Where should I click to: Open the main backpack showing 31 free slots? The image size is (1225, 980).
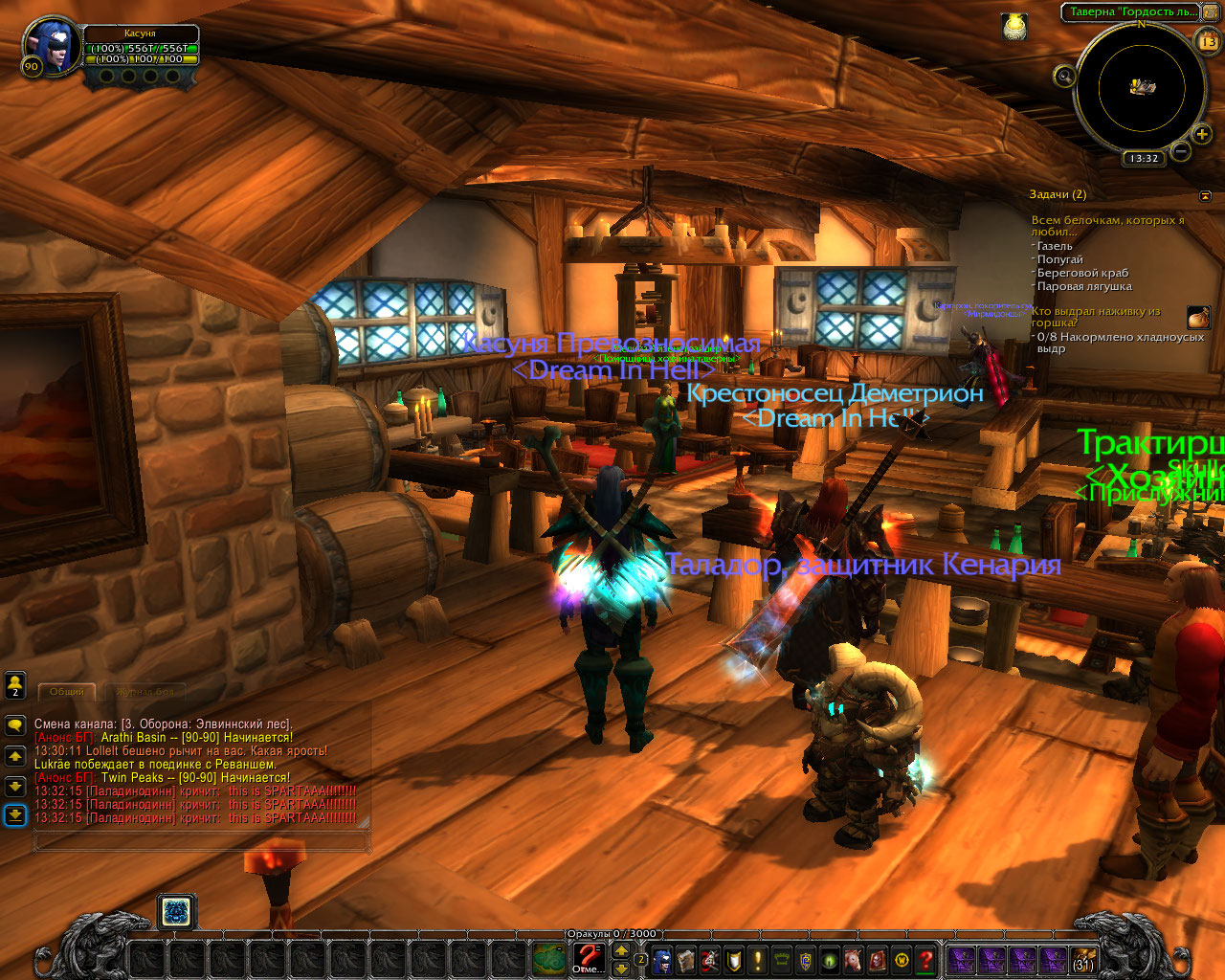click(1082, 960)
